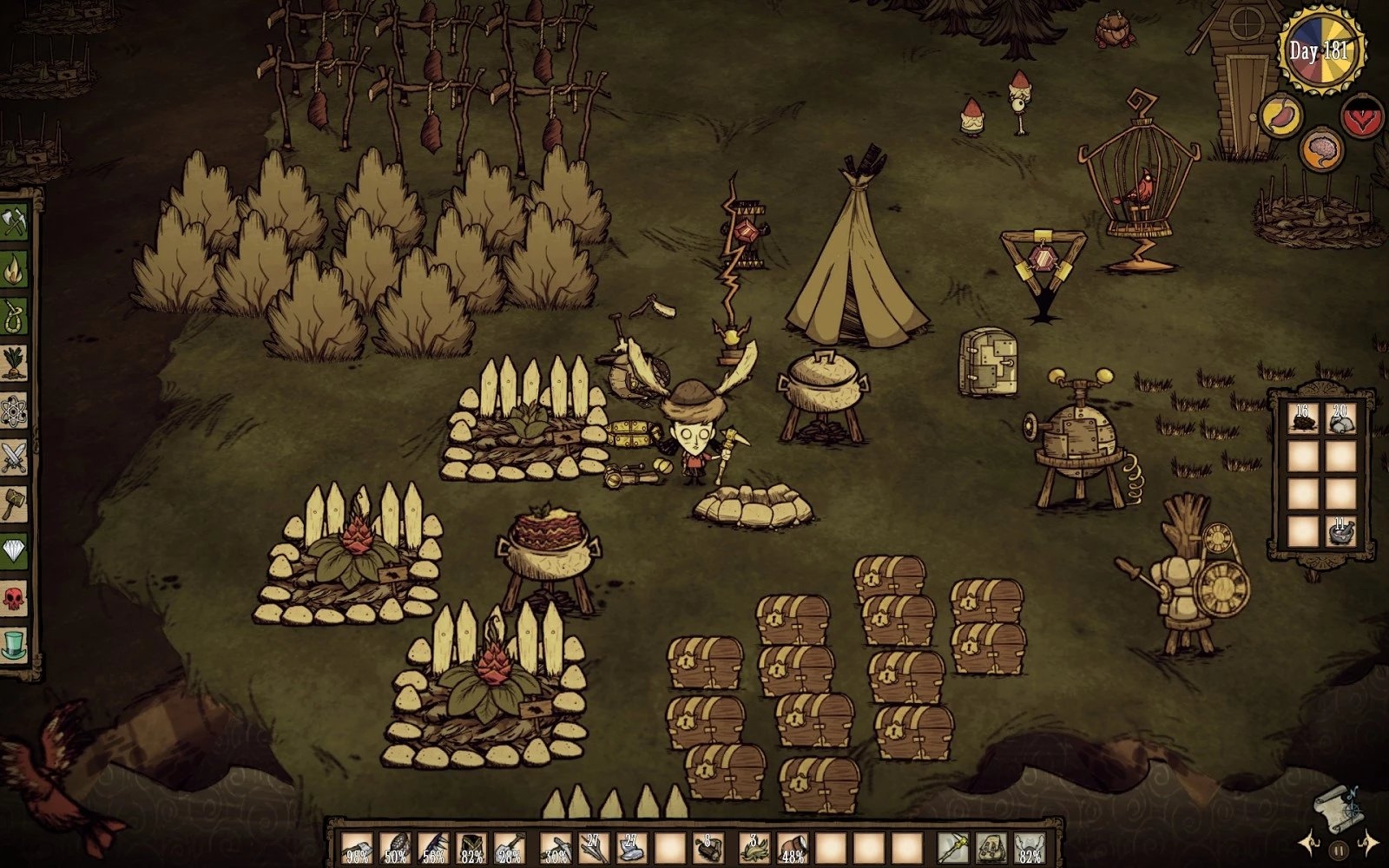Viewport: 1389px width, 868px height.
Task: Choose the Refine diamond tab
Action: coord(15,549)
